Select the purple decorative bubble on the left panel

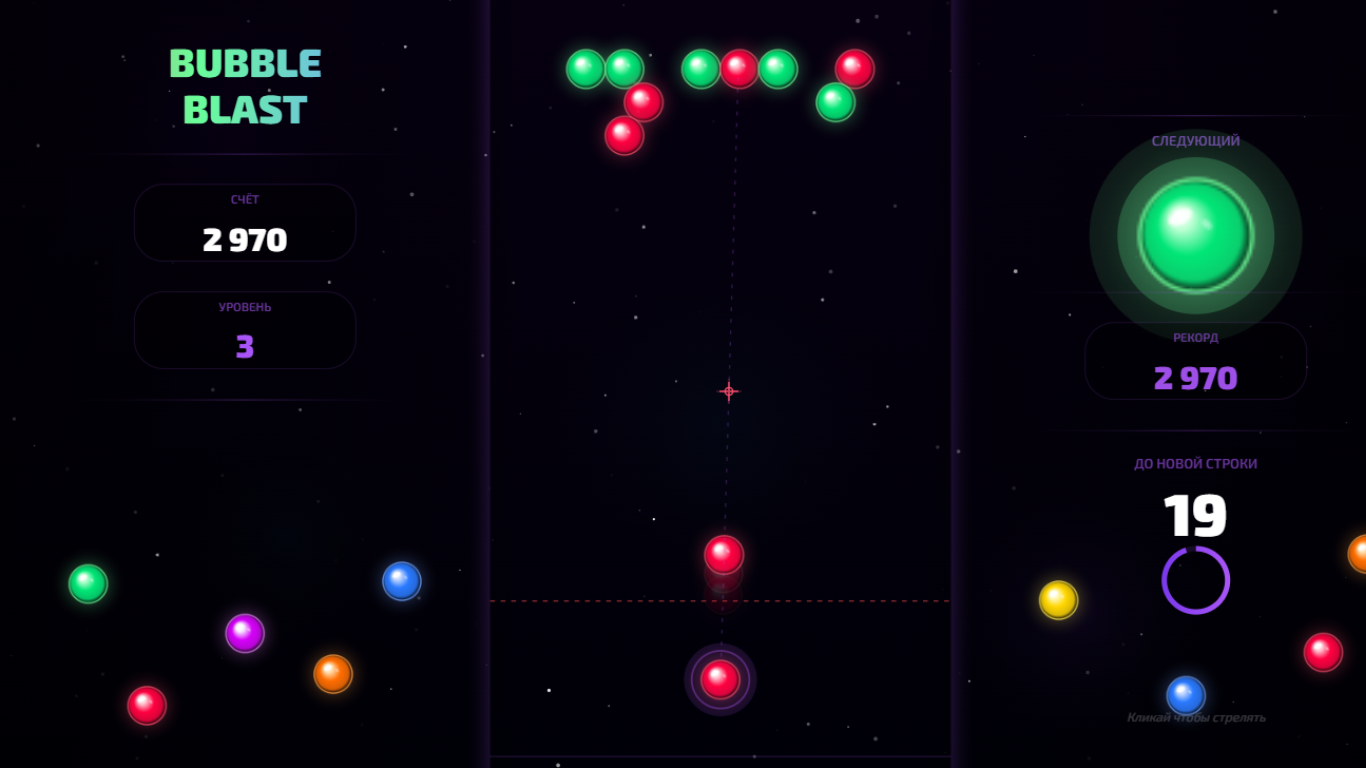[x=245, y=632]
